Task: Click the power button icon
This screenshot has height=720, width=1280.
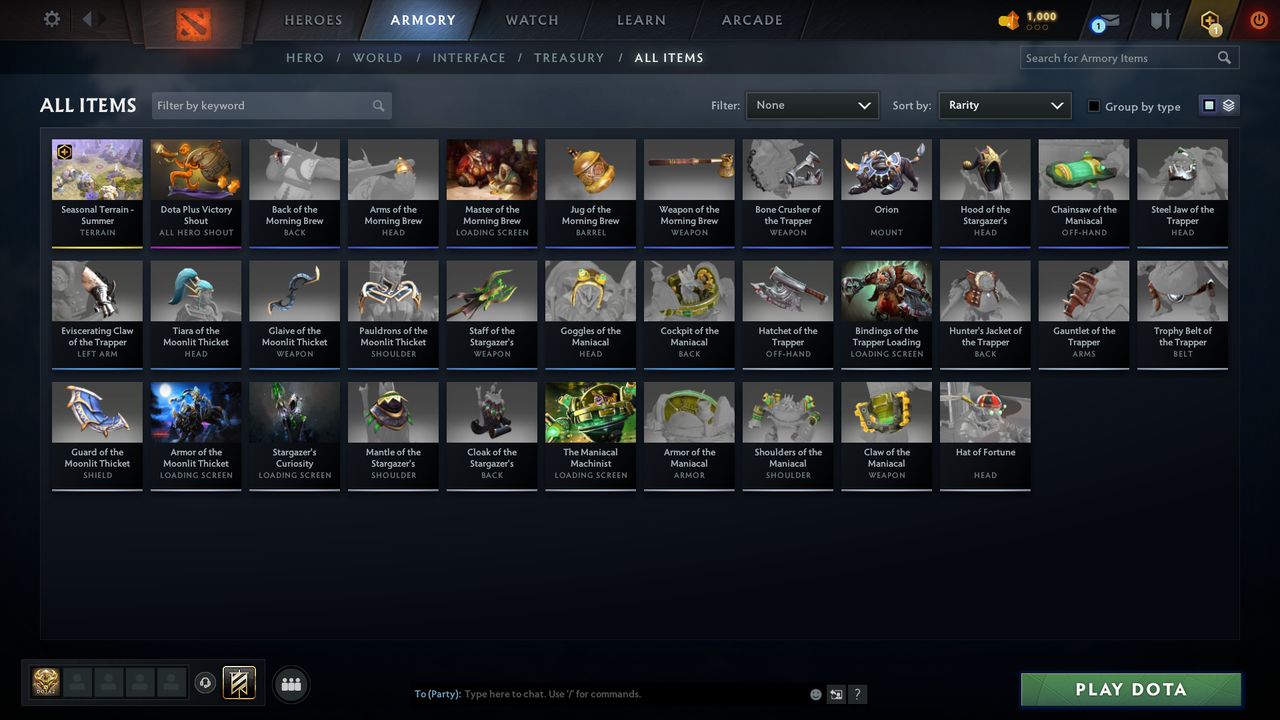Action: tap(1258, 19)
